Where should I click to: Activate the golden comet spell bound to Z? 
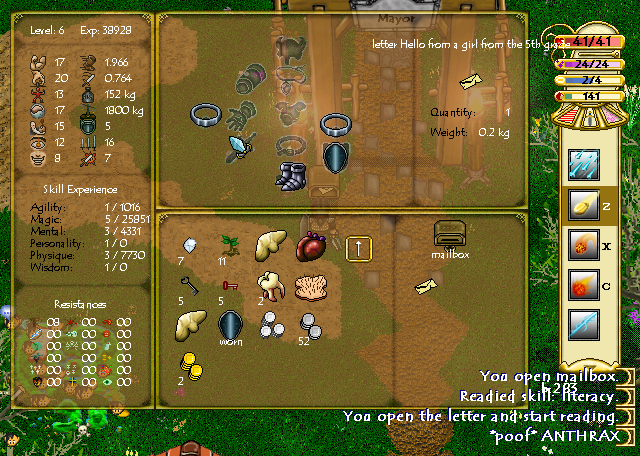[x=583, y=204]
